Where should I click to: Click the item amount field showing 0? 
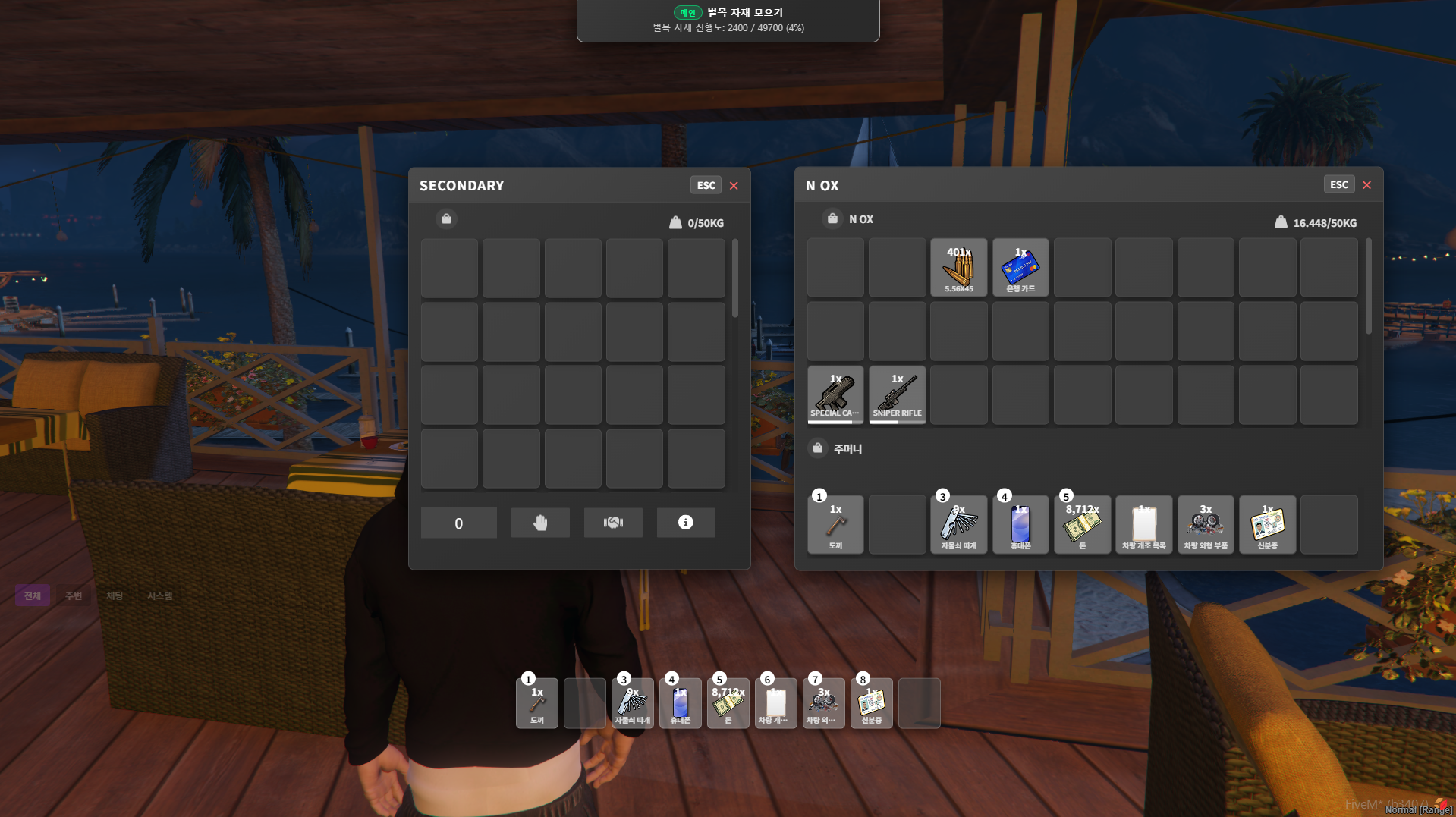click(458, 523)
